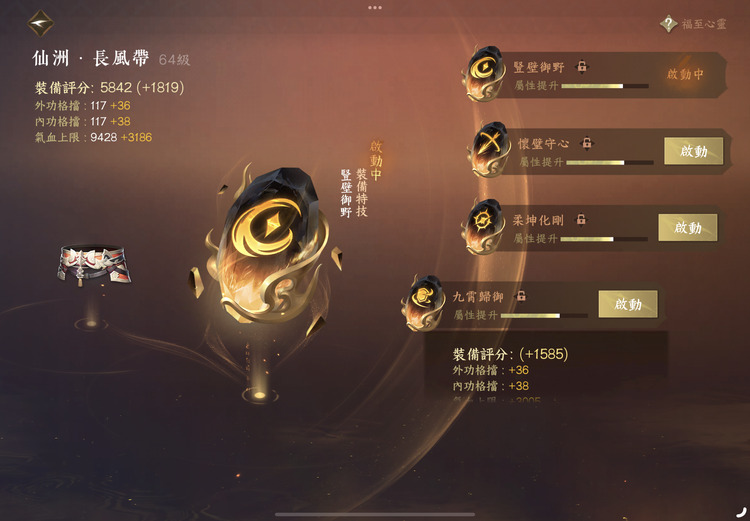Screen dimensions: 750x521
Task: Go back using the top-left arrow button
Action: click(41, 21)
